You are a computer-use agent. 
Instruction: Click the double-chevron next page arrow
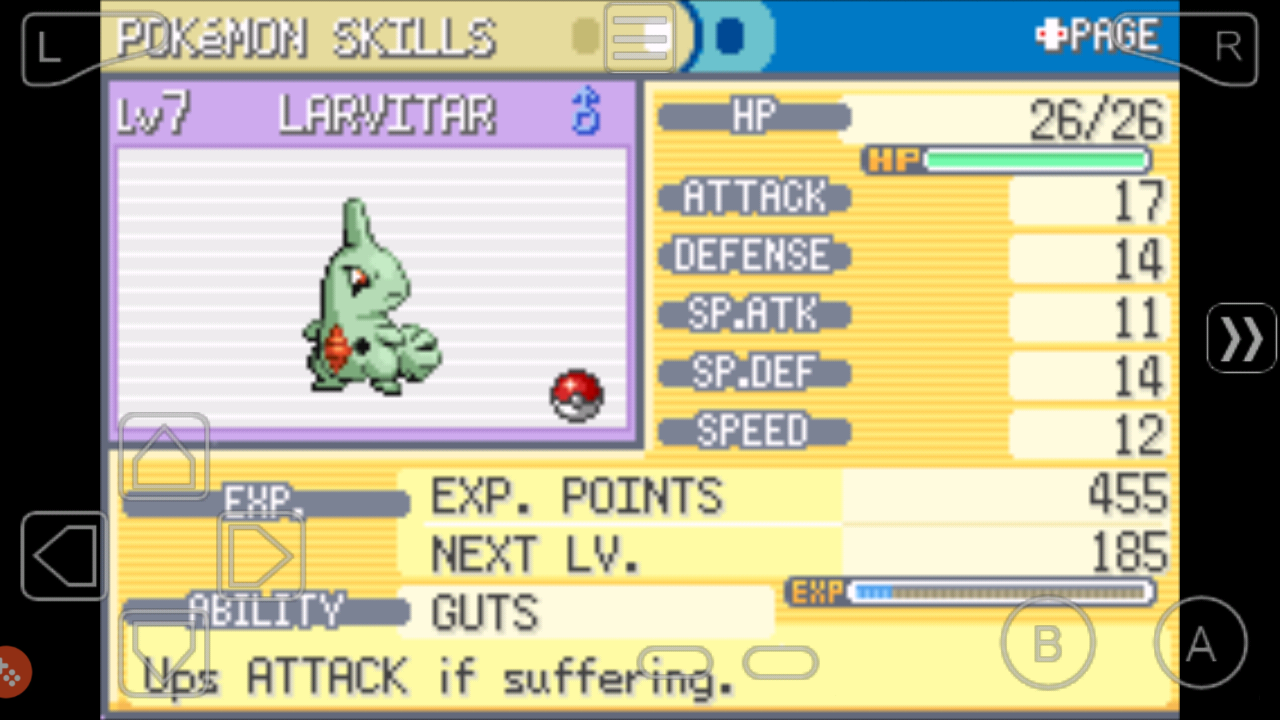(x=1241, y=338)
